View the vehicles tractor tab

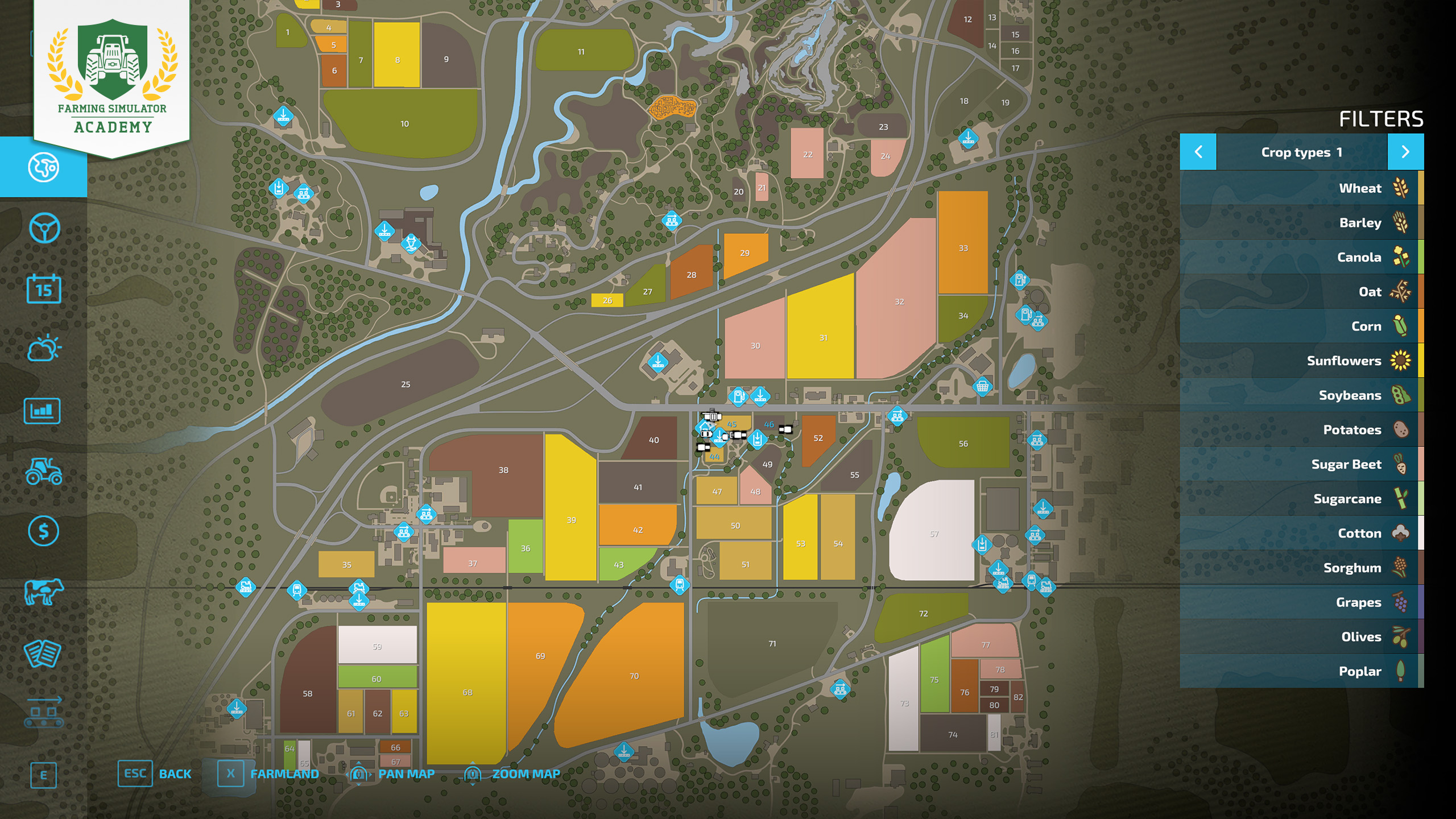click(44, 471)
